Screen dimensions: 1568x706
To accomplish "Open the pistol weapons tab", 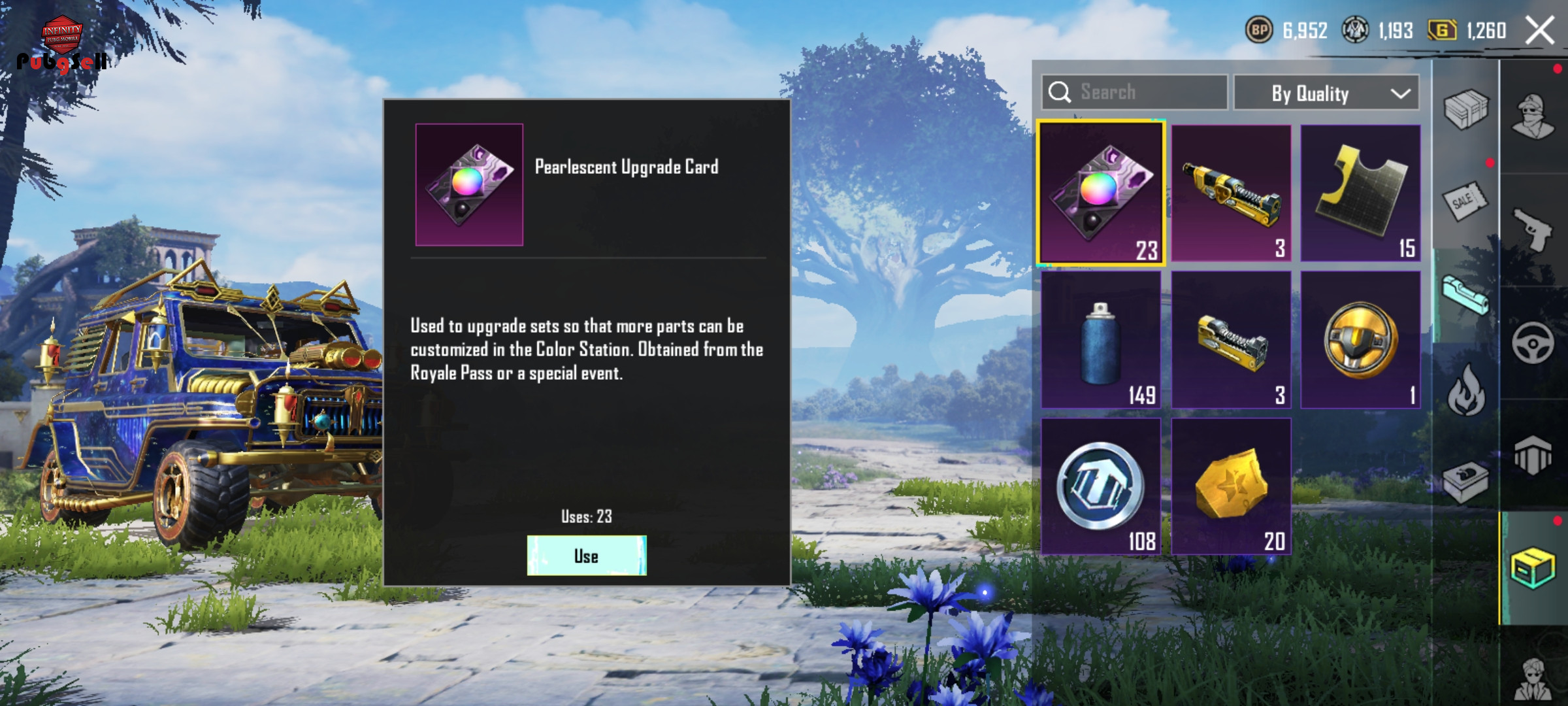I will point(1533,229).
